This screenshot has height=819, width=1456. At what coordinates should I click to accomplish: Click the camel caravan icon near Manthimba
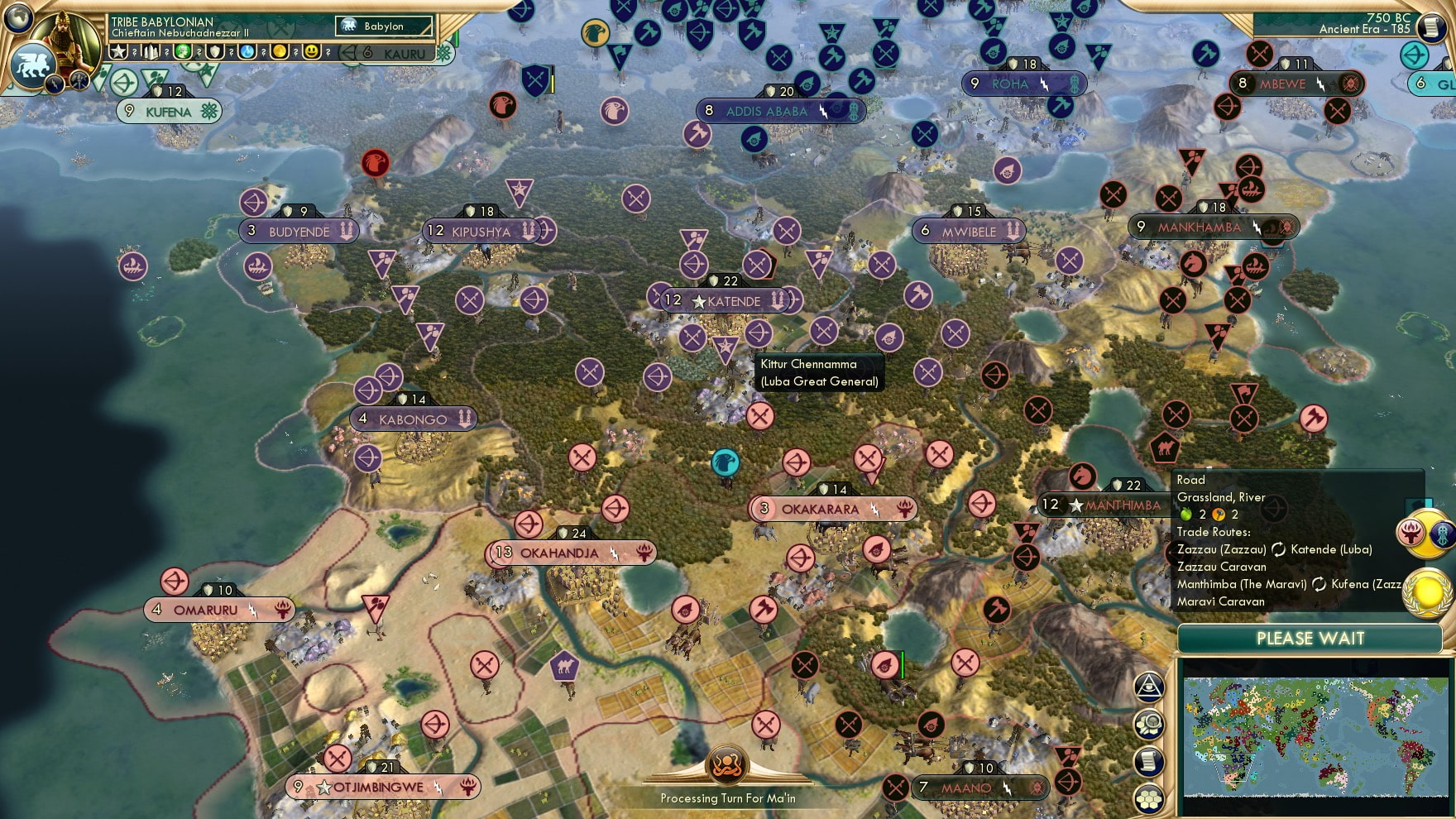click(1165, 445)
